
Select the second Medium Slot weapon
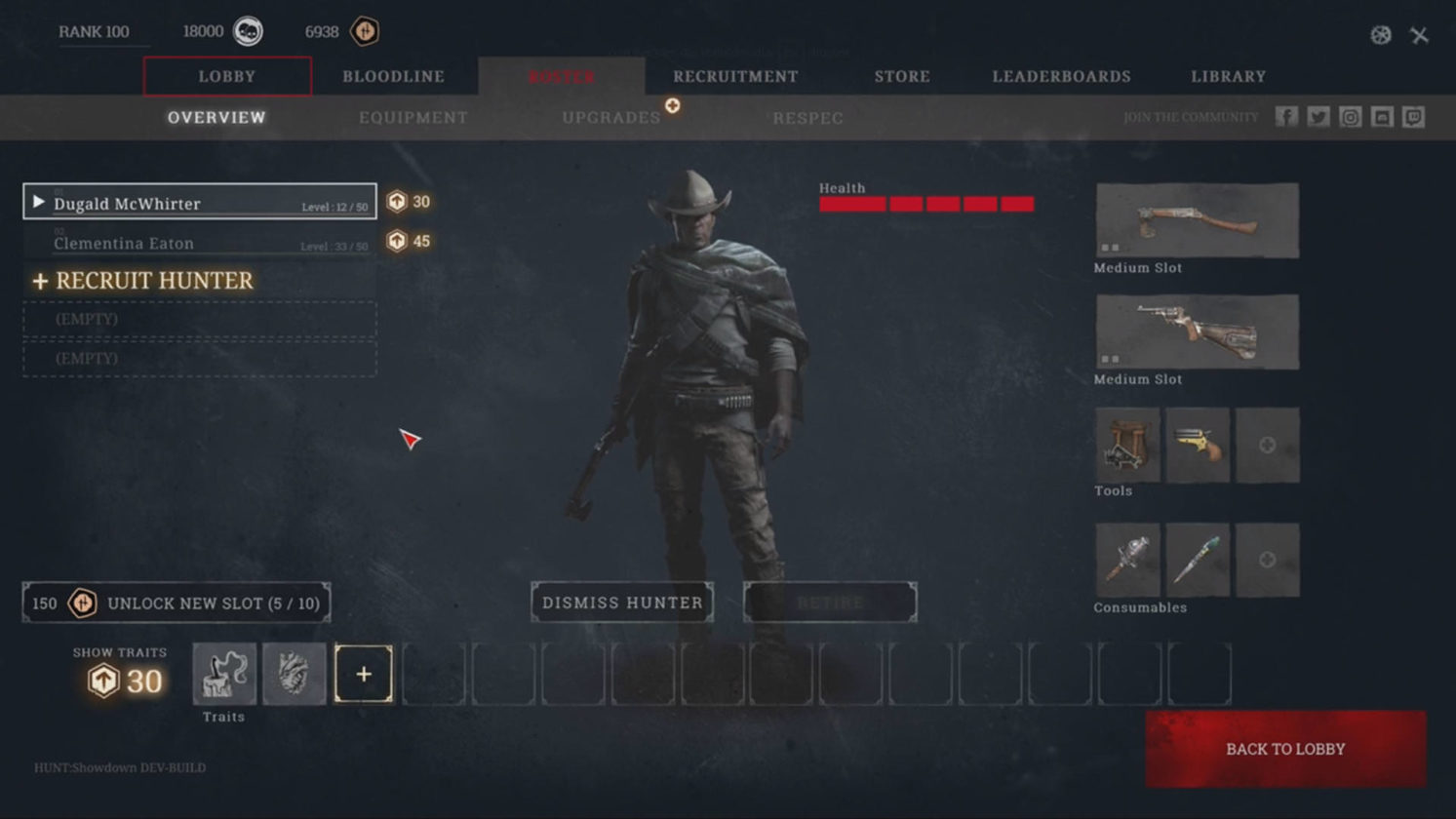[x=1196, y=332]
